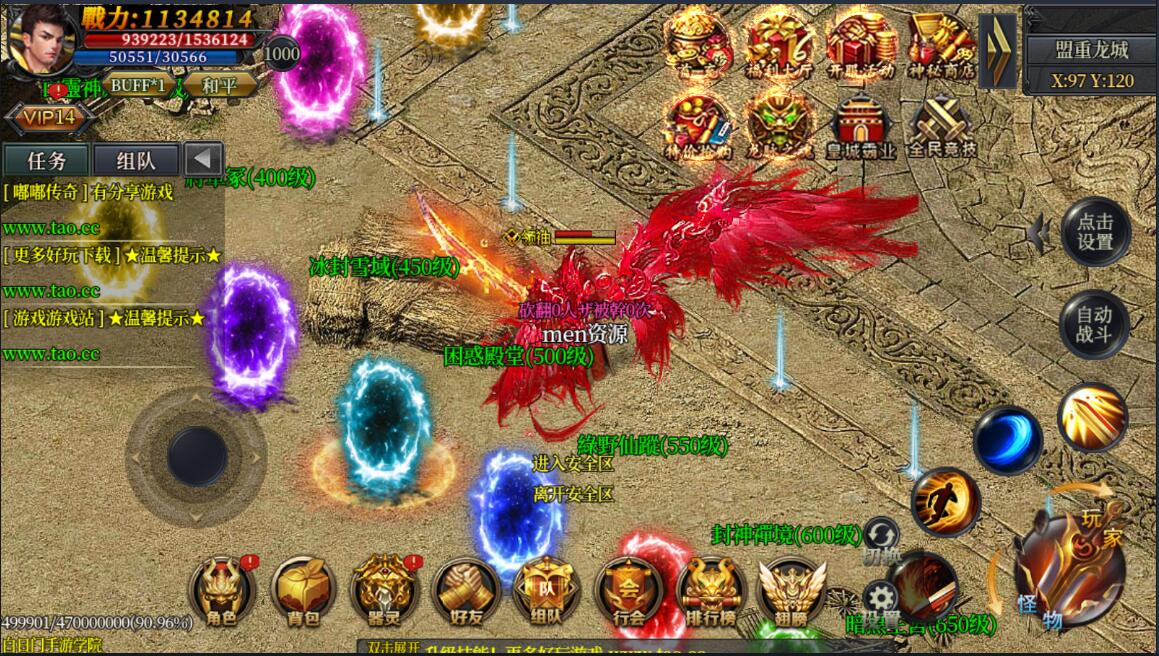This screenshot has width=1159, height=656.
Task: Open the 行会 guild menu
Action: (628, 590)
